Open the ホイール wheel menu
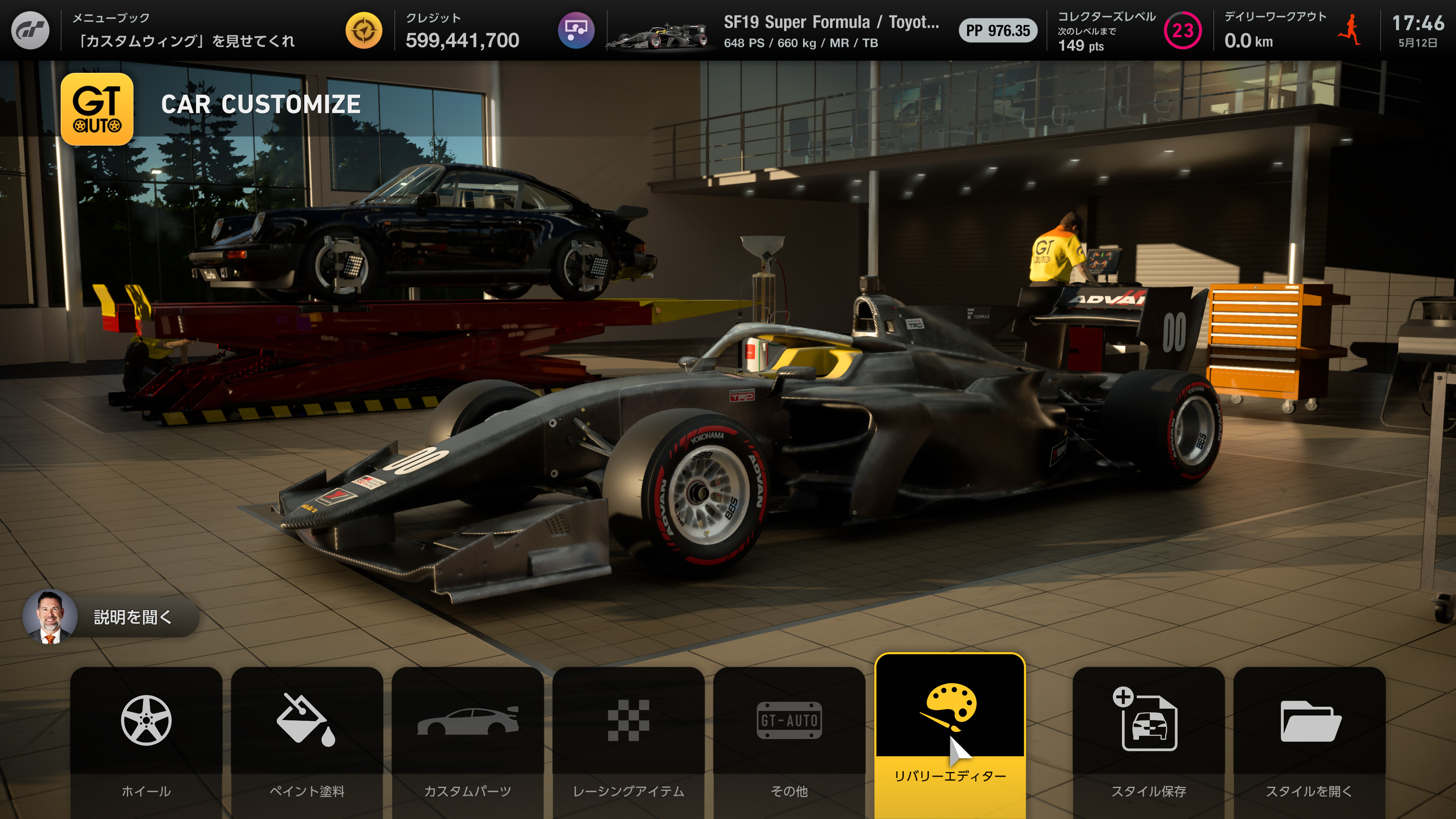The height and width of the screenshot is (819, 1456). point(146,741)
